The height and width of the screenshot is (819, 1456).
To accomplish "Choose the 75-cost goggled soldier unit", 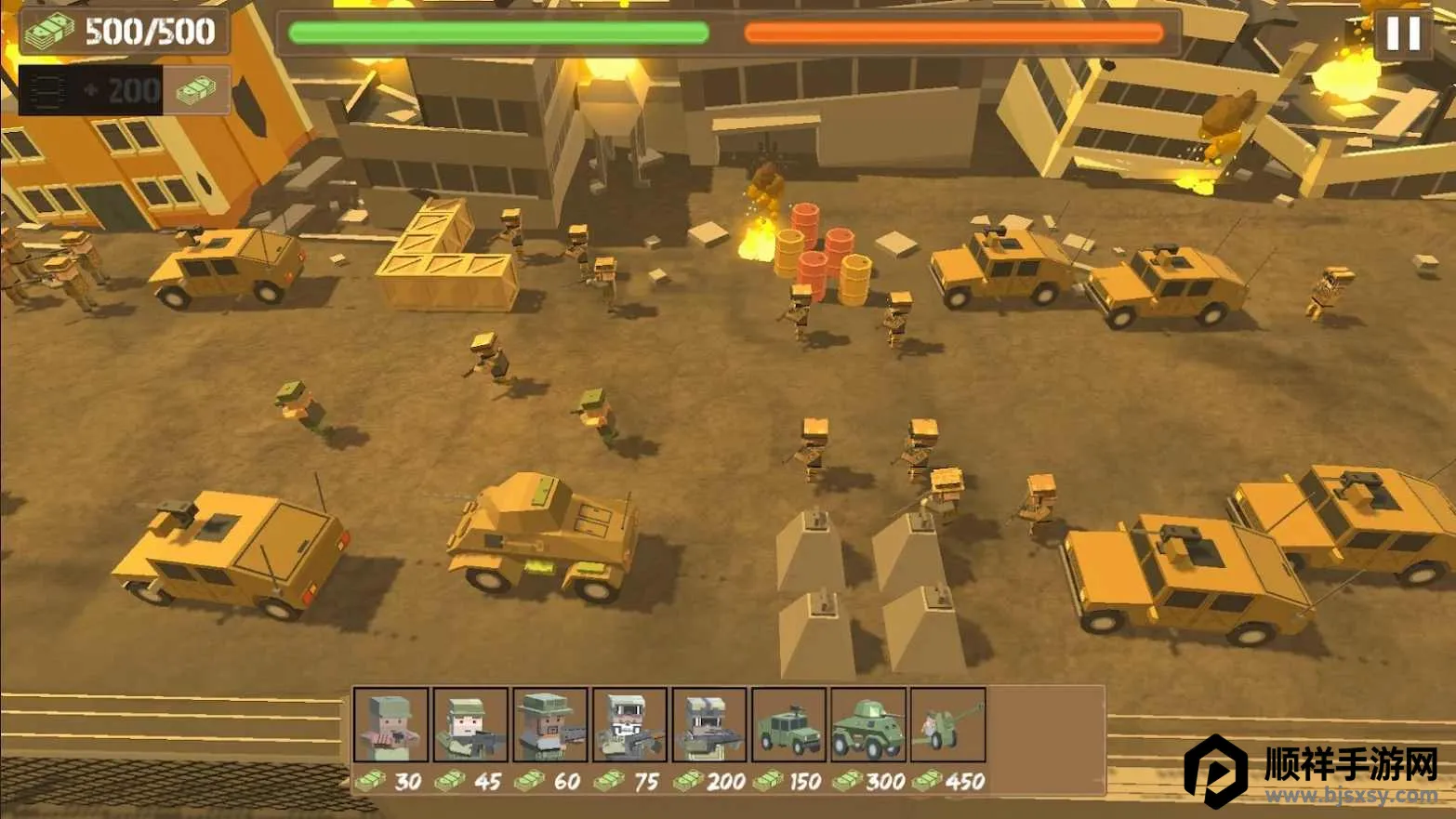I will click(629, 725).
